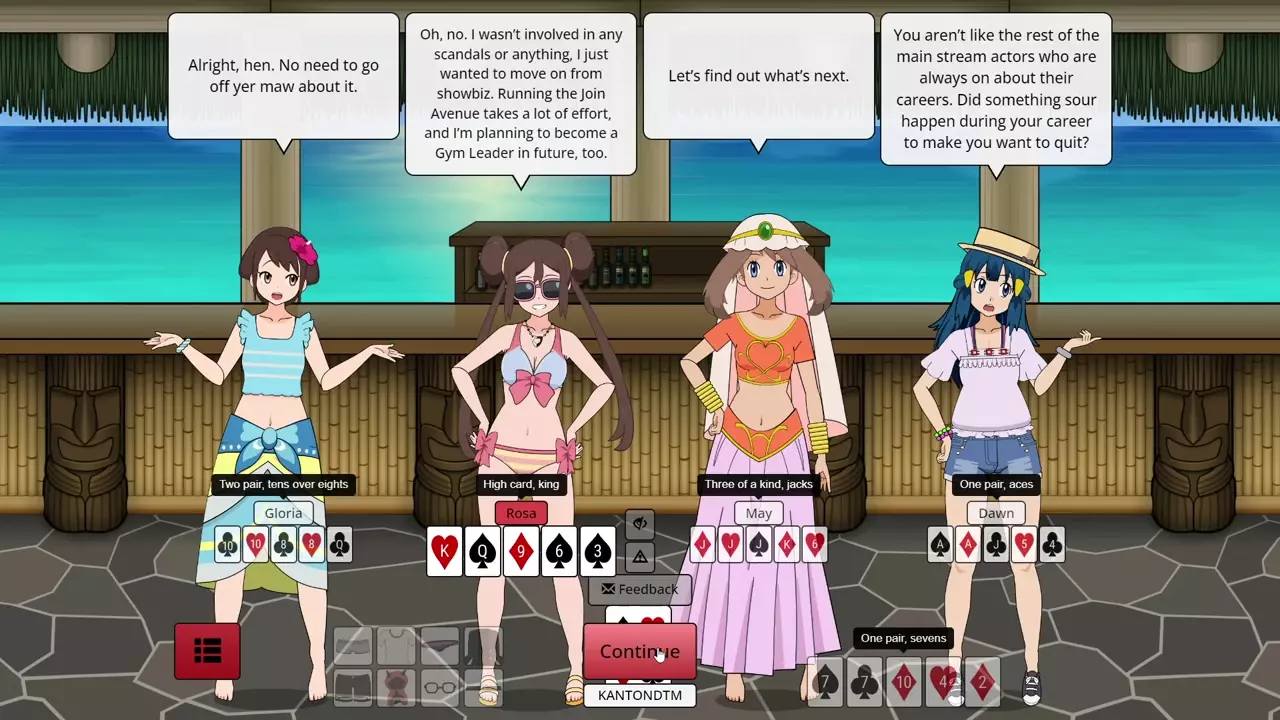Image resolution: width=1280 pixels, height=720 pixels.
Task: Select the player's two of diamonds card
Action: 982,683
